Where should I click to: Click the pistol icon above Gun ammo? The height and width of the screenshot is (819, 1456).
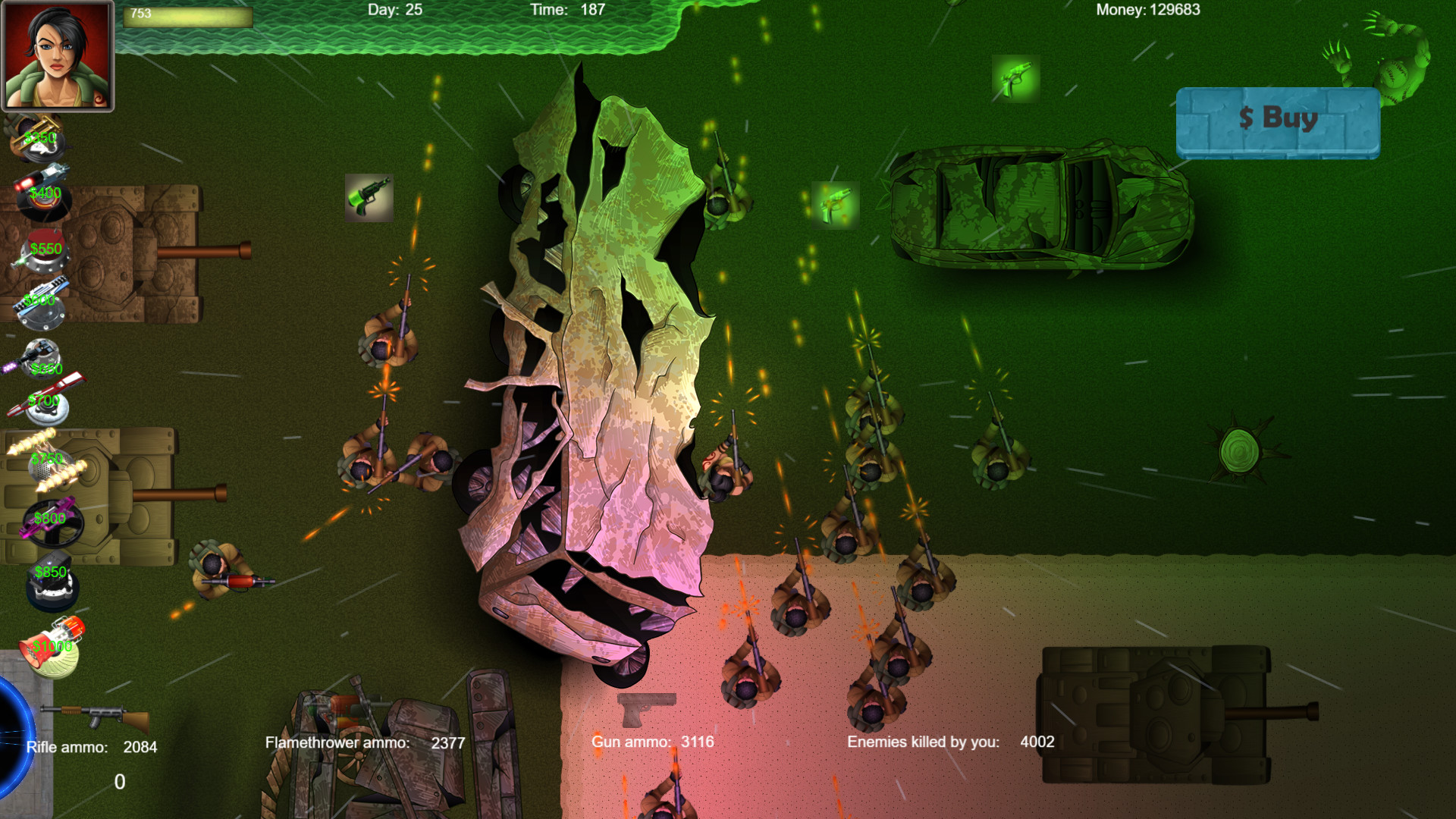point(645,711)
